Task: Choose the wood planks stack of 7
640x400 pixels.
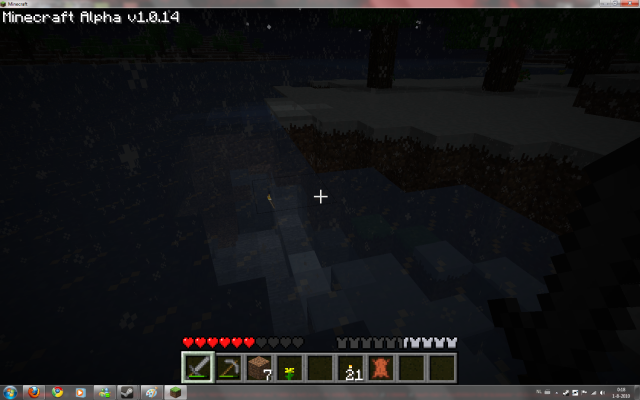Action: click(259, 367)
